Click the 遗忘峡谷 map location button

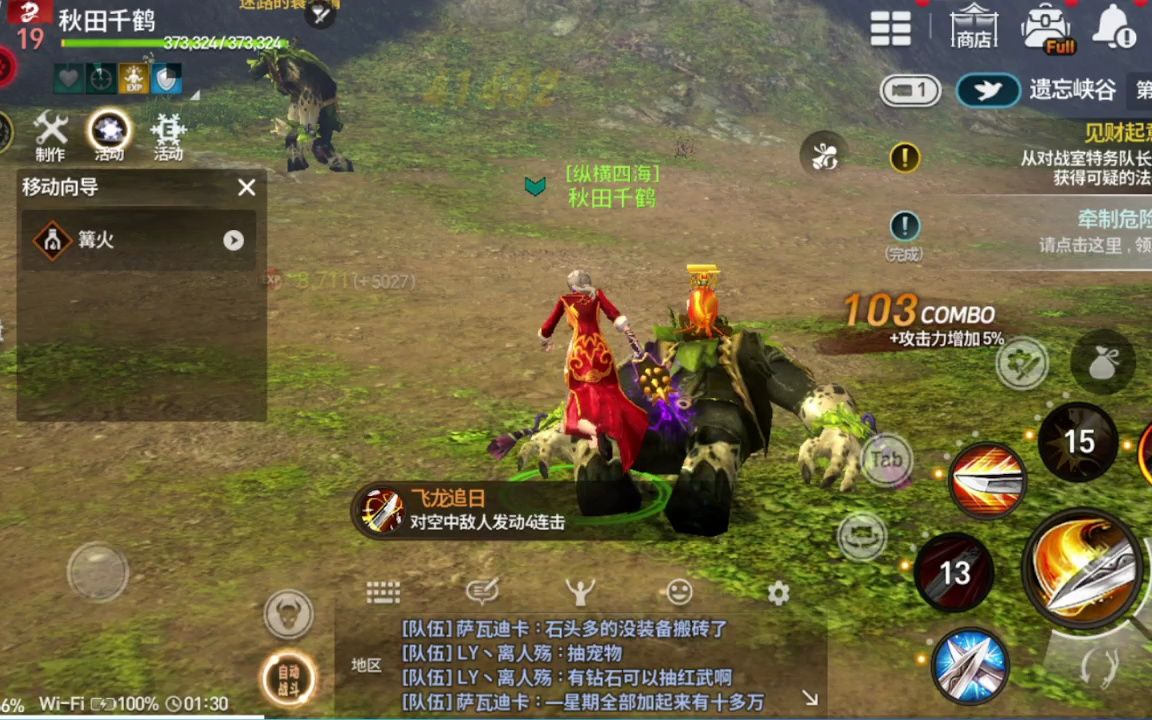coord(1040,90)
